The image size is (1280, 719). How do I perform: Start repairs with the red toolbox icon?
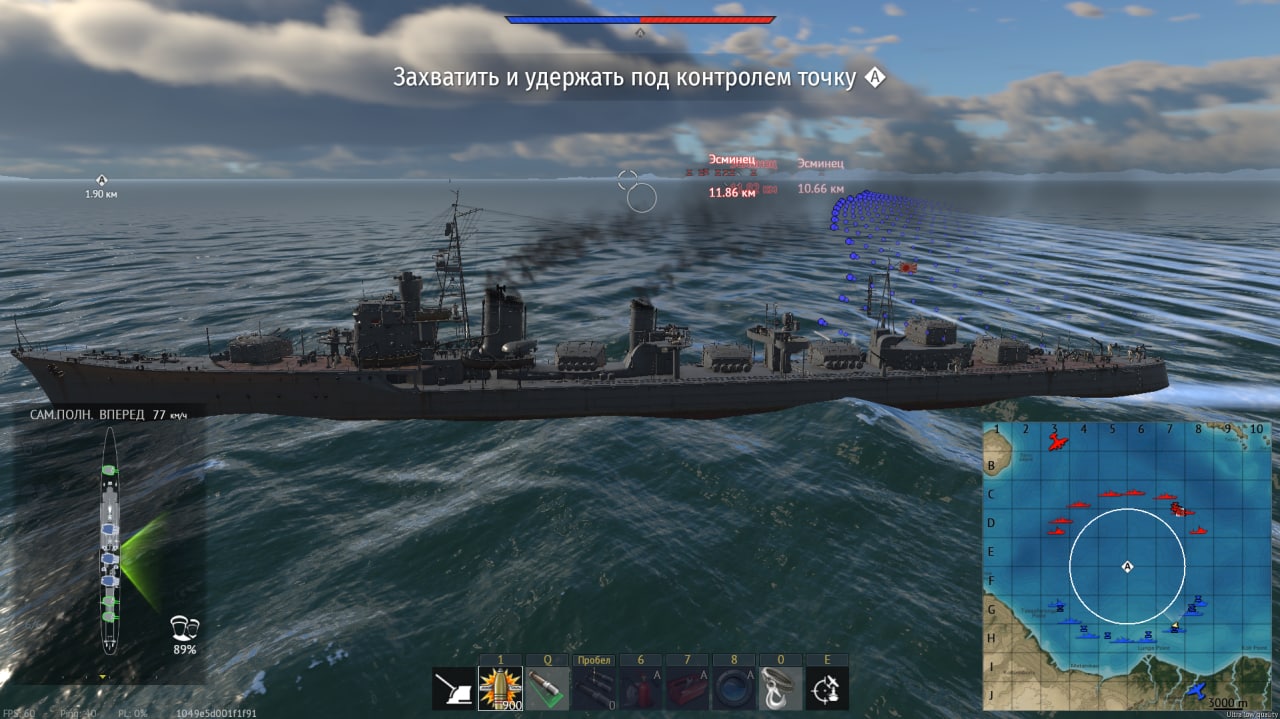point(687,688)
